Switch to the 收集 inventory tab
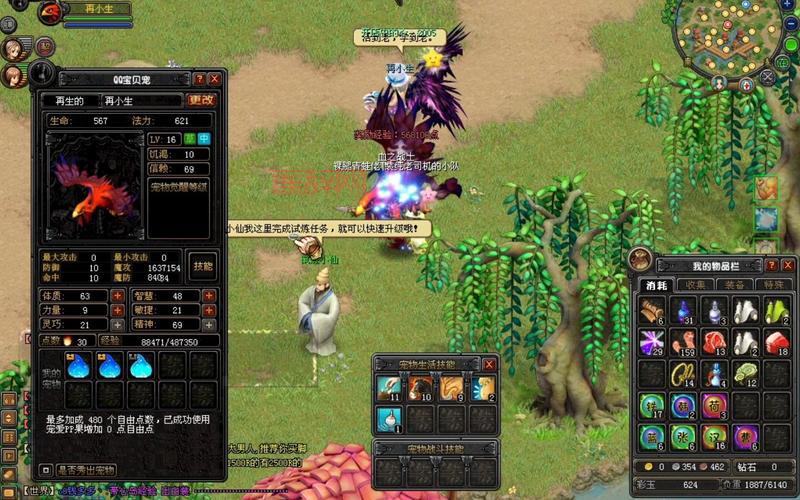This screenshot has height=500, width=800. (696, 285)
